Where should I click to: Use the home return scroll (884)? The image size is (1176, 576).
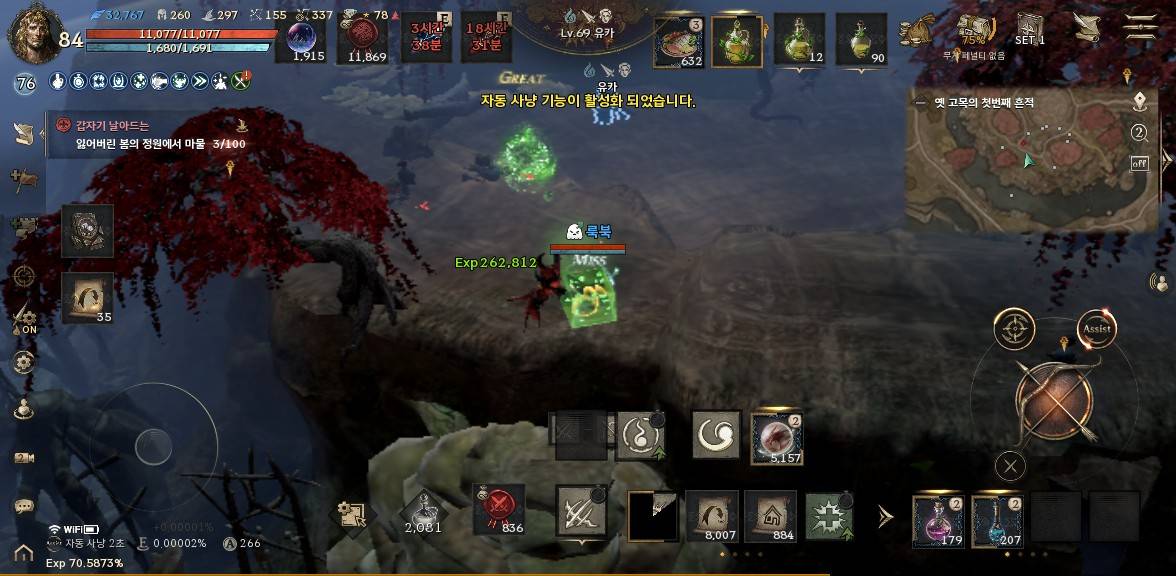click(x=770, y=515)
